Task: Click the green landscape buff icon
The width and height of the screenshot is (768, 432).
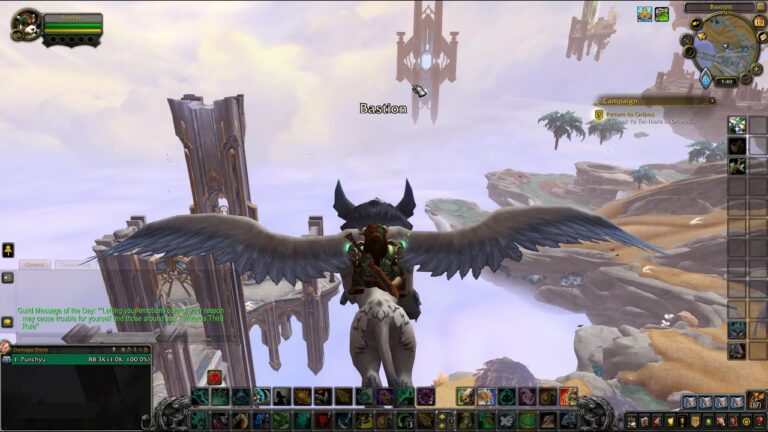Action: click(662, 14)
